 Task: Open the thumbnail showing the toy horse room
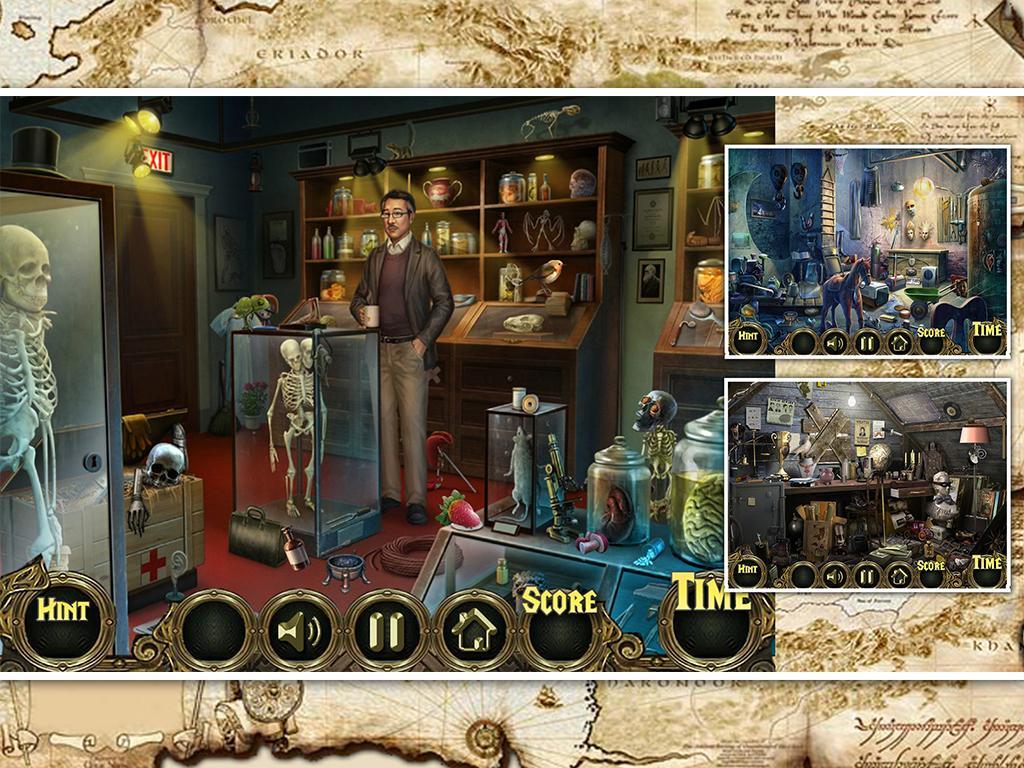(867, 250)
